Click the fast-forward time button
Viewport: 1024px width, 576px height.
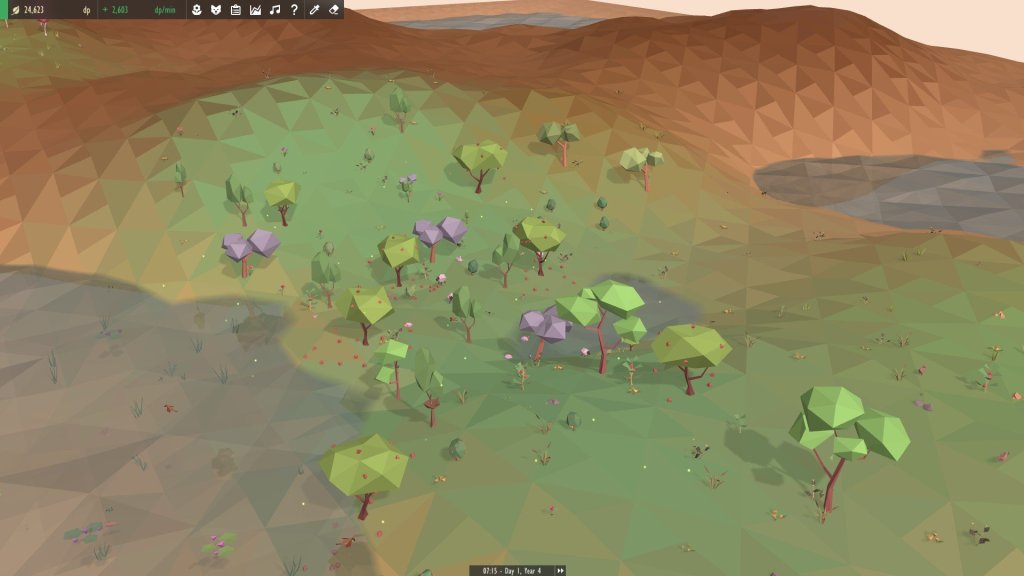point(560,570)
